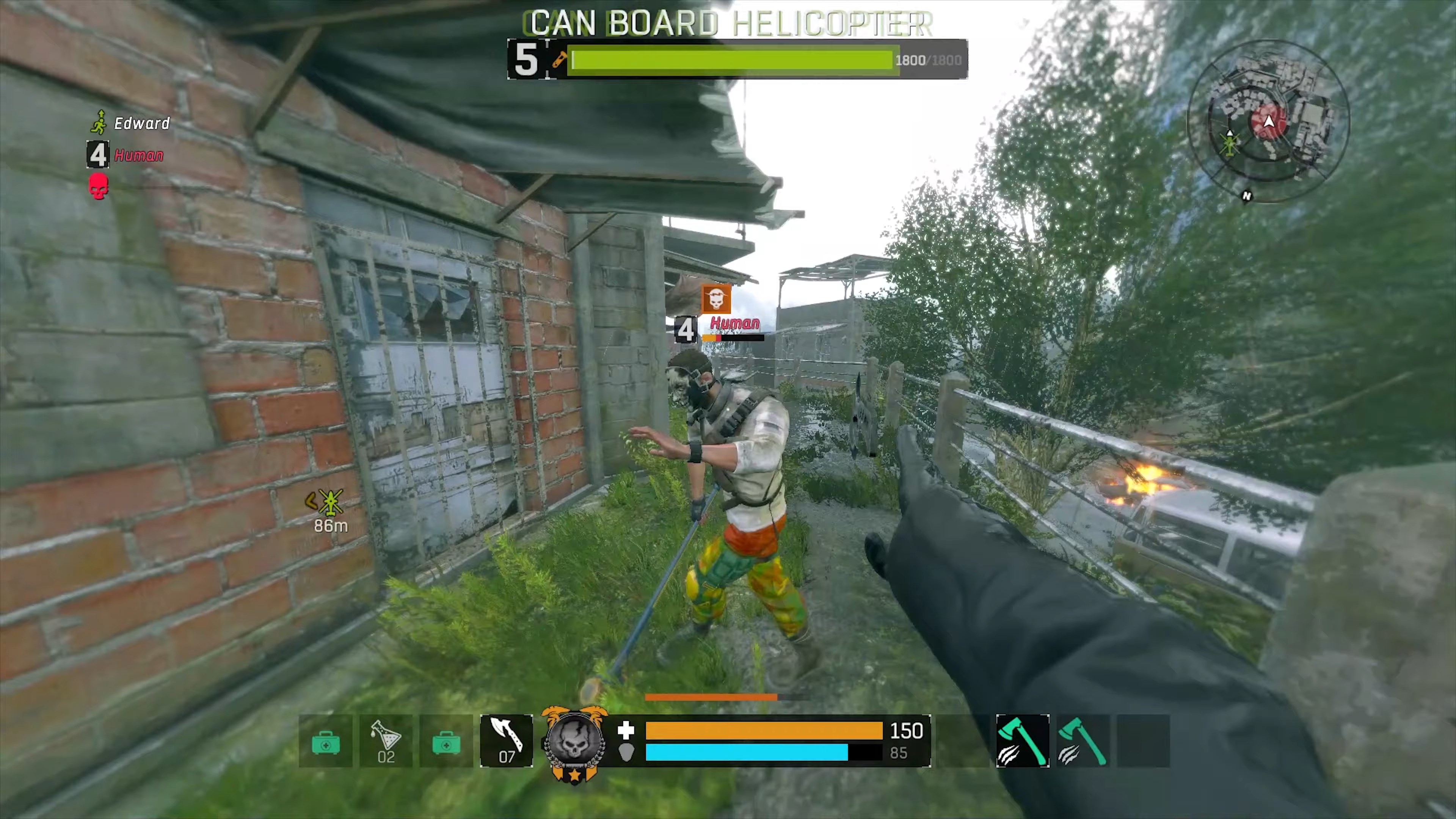Click the immunity shield icon beside the blue bar

(626, 752)
